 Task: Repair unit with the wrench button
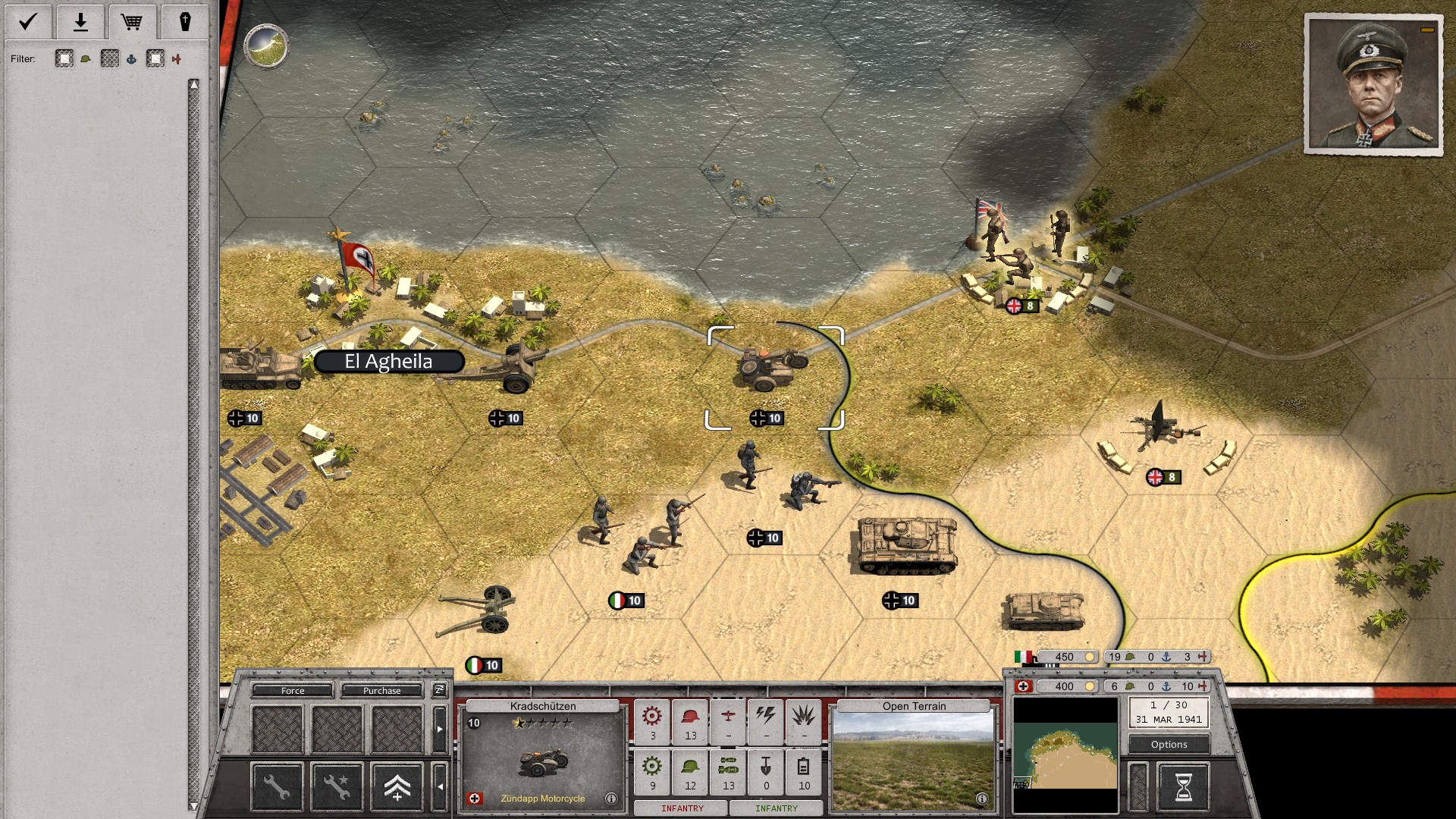277,786
